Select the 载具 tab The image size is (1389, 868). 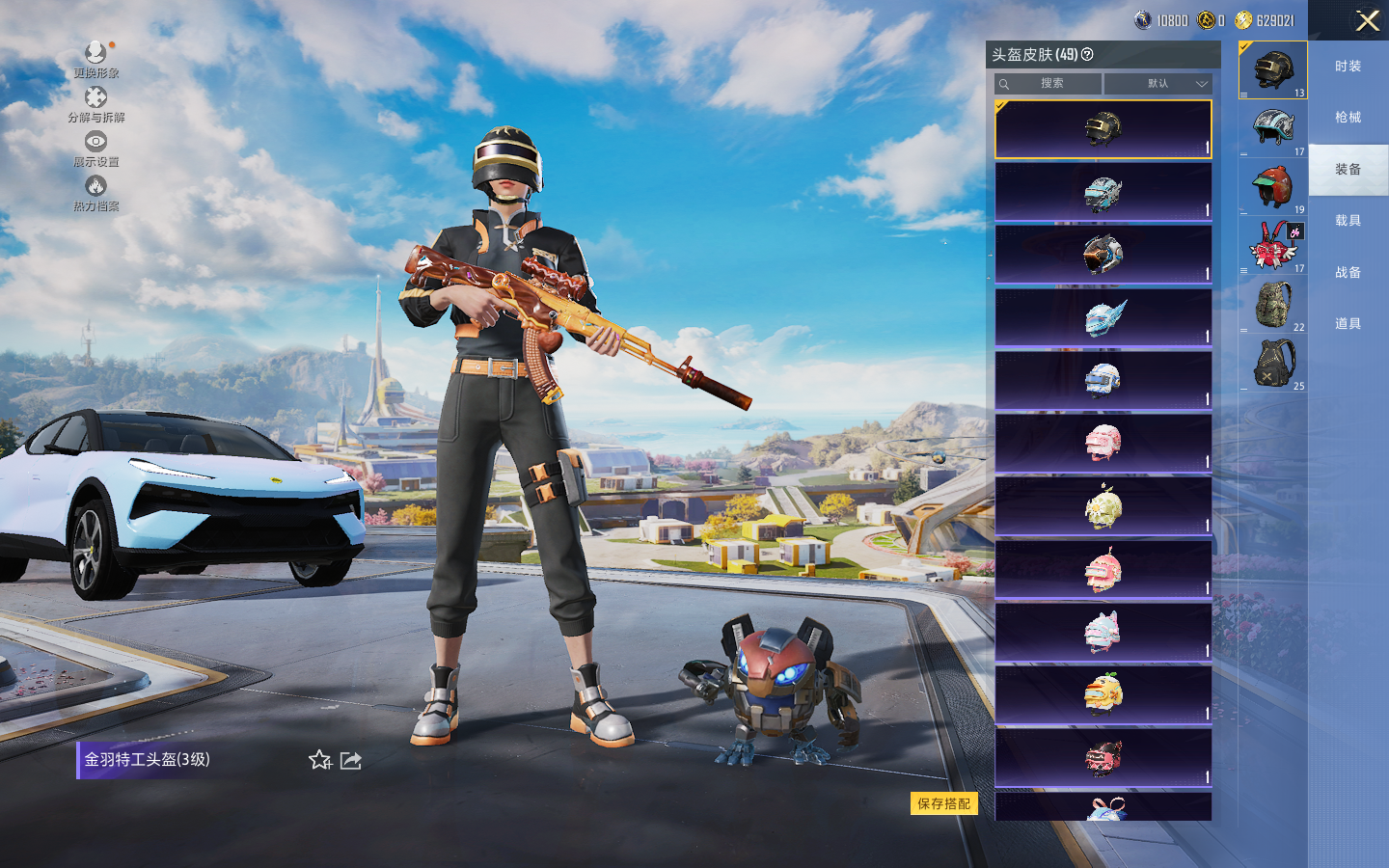point(1348,221)
